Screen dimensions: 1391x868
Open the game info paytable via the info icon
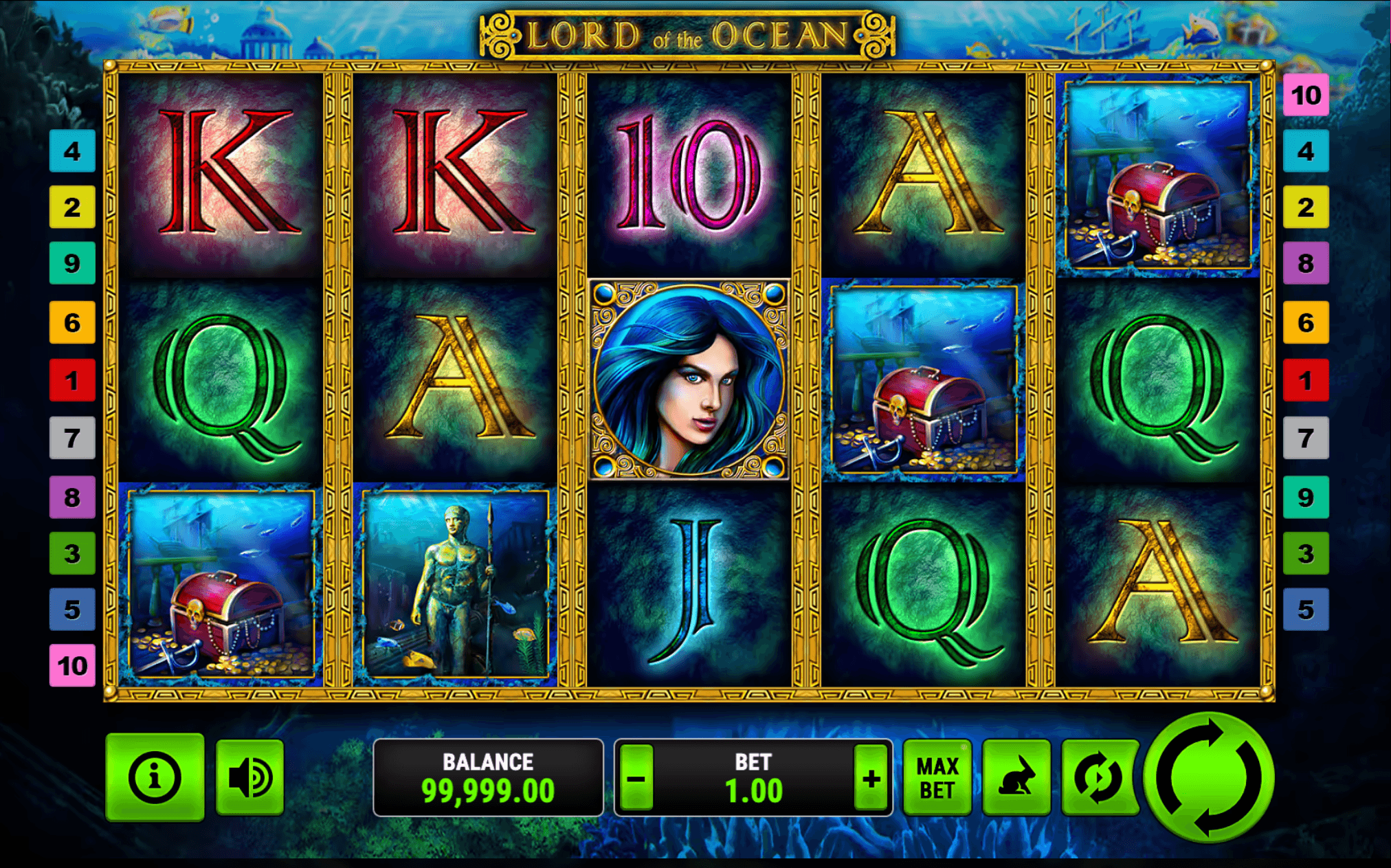click(154, 777)
